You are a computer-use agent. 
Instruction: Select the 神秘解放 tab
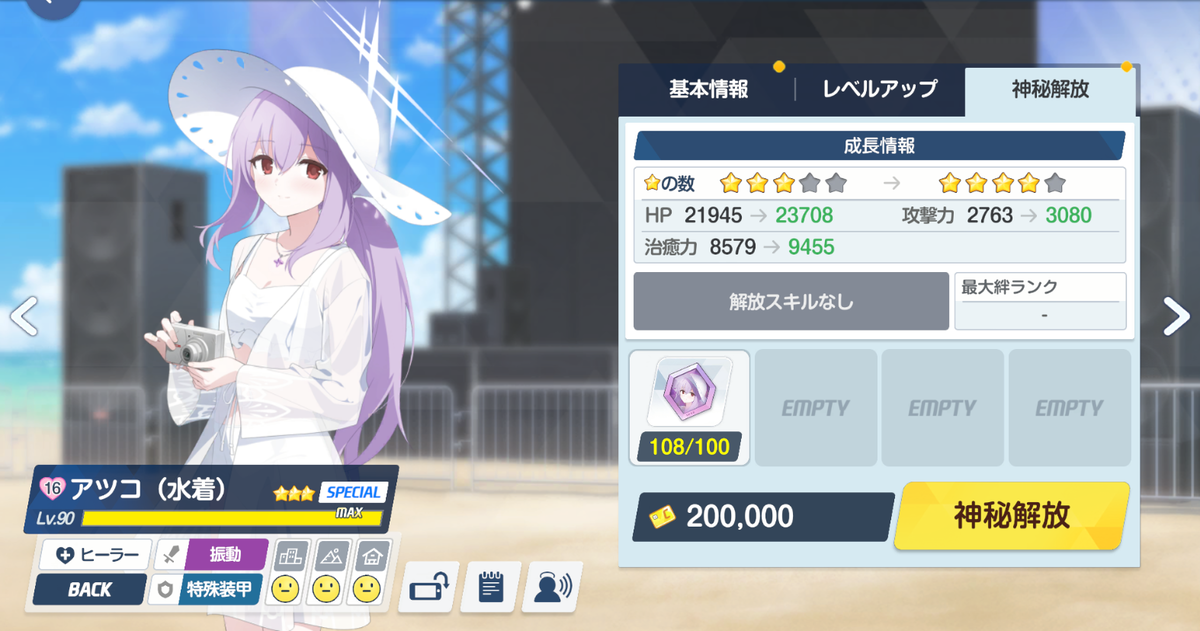(x=1050, y=90)
